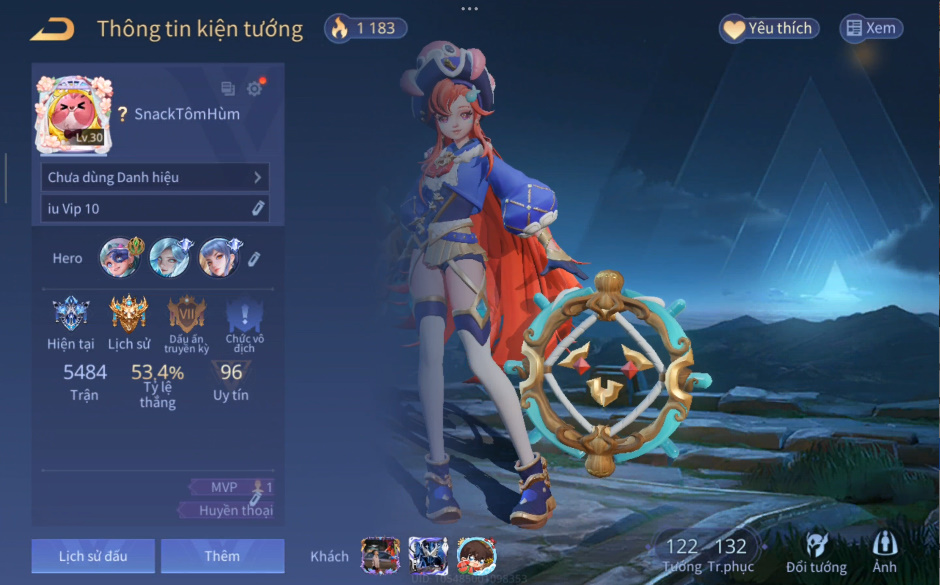
Task: Open Lịch sử đấu match history
Action: (93, 556)
